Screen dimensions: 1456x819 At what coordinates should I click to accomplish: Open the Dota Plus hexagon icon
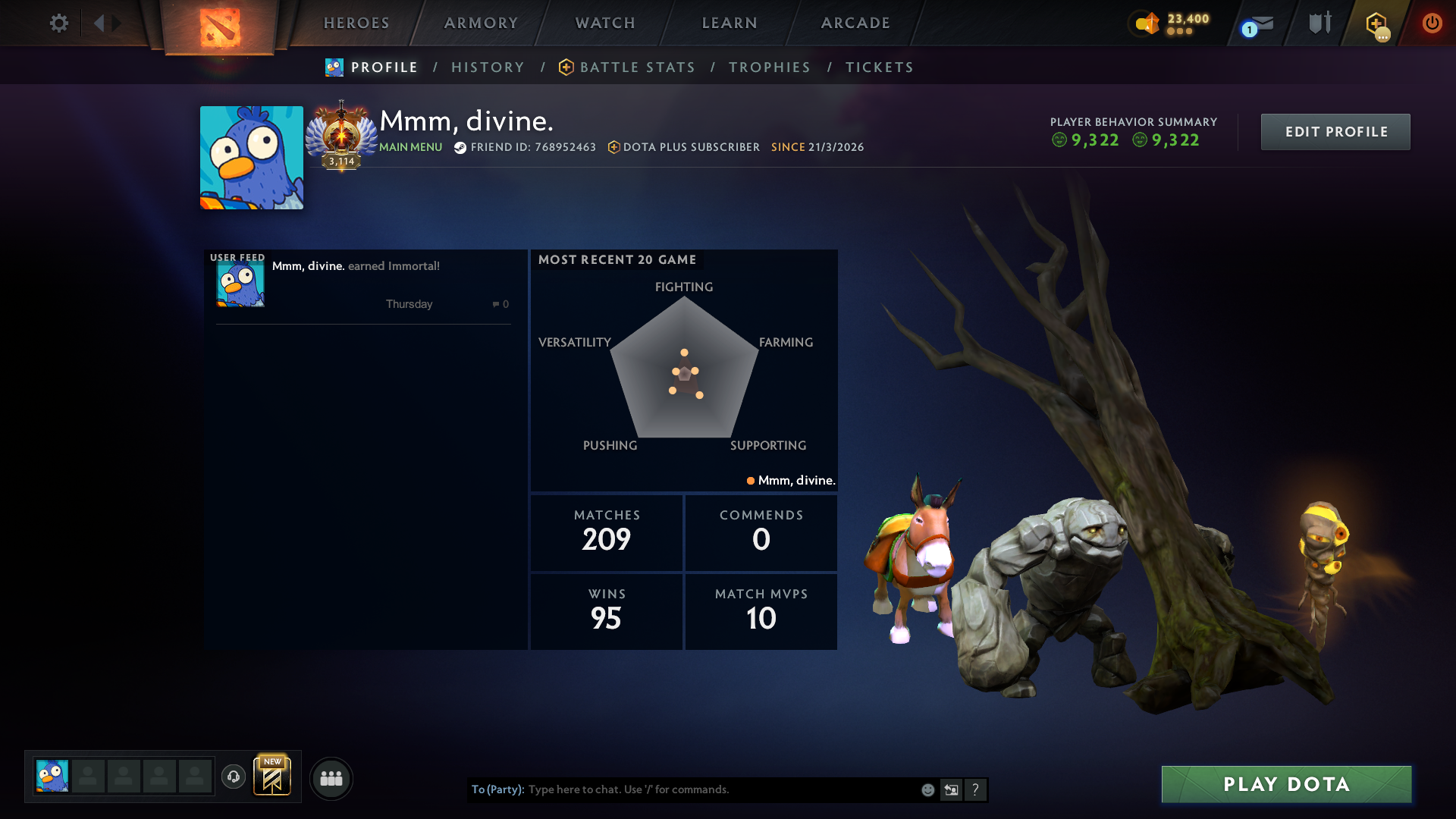[1378, 23]
